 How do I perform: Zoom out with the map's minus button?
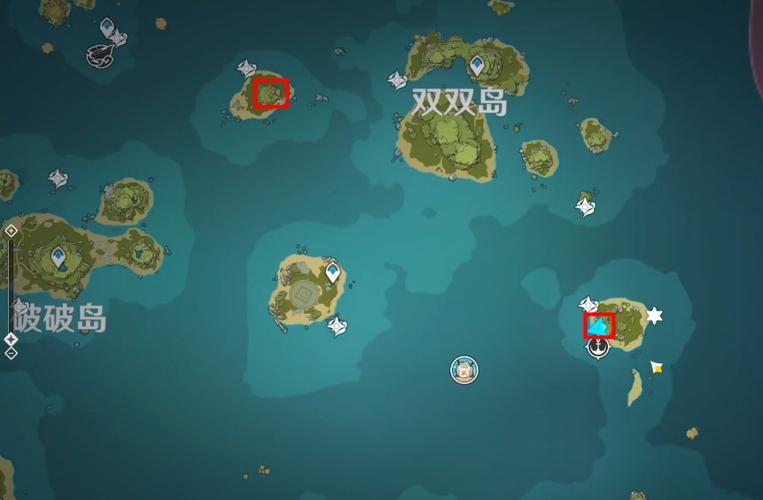[11, 353]
